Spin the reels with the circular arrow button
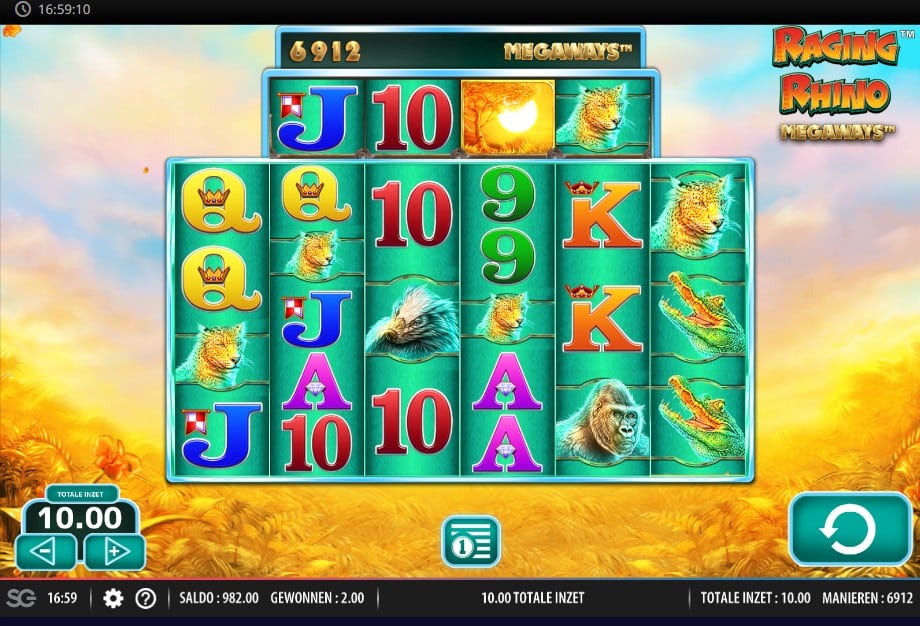The height and width of the screenshot is (626, 920). tap(849, 529)
